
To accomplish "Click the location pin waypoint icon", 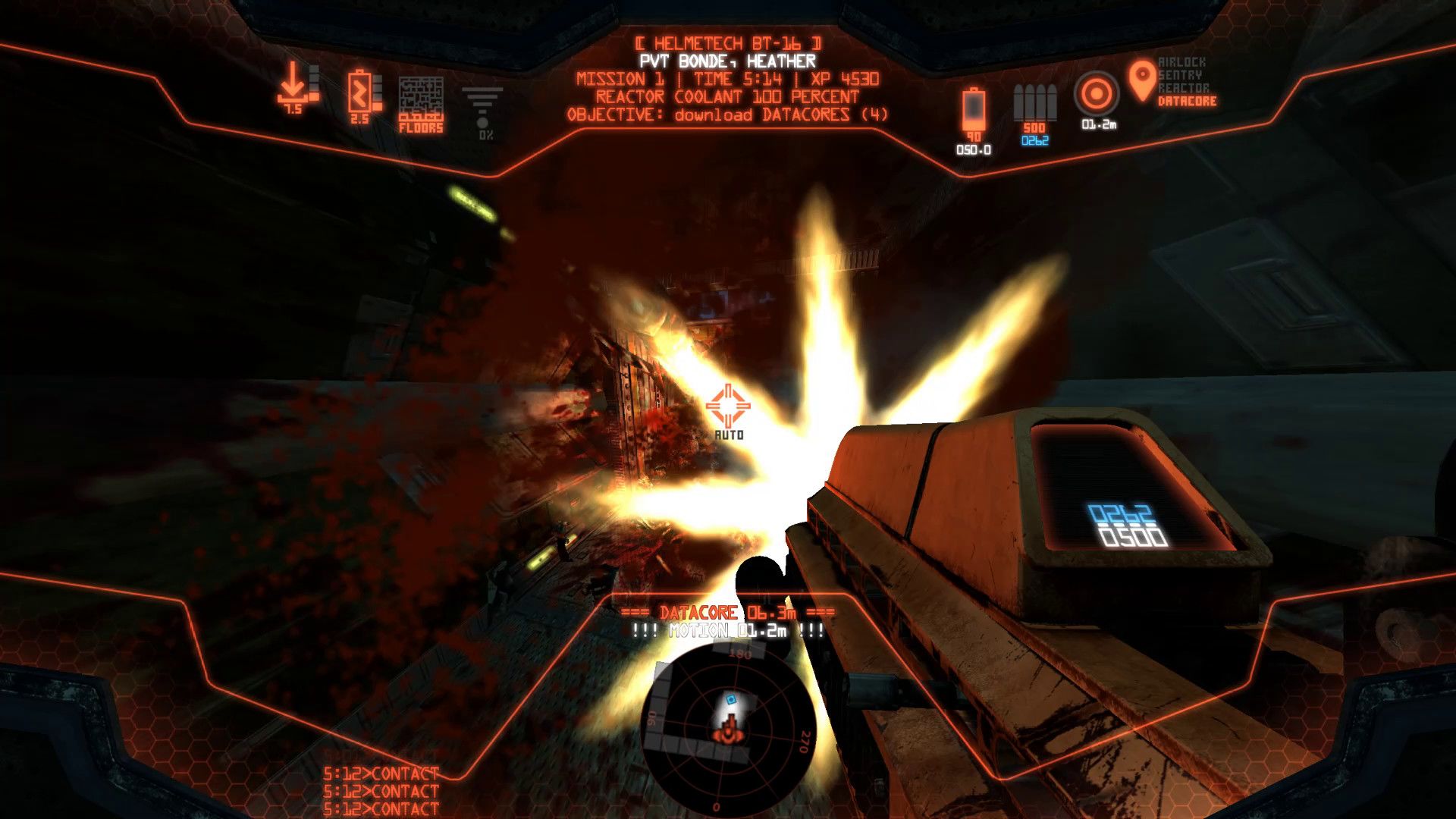I will click(x=1142, y=81).
